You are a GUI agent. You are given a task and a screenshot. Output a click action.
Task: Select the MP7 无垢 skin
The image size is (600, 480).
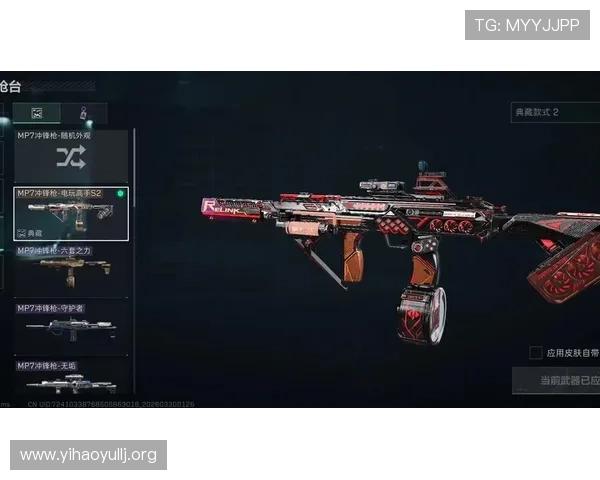coord(71,380)
